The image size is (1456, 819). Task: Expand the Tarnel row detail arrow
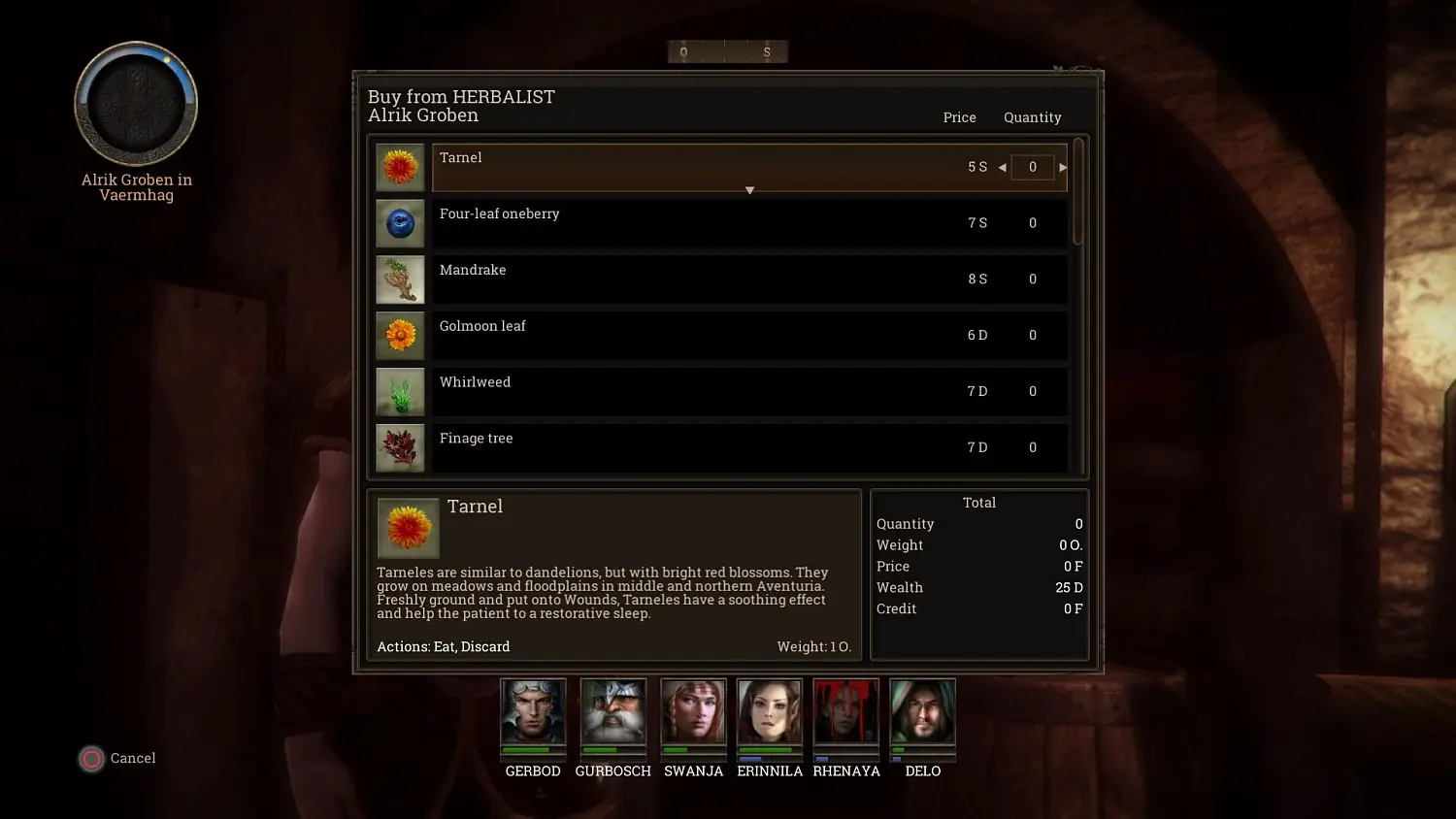click(748, 189)
